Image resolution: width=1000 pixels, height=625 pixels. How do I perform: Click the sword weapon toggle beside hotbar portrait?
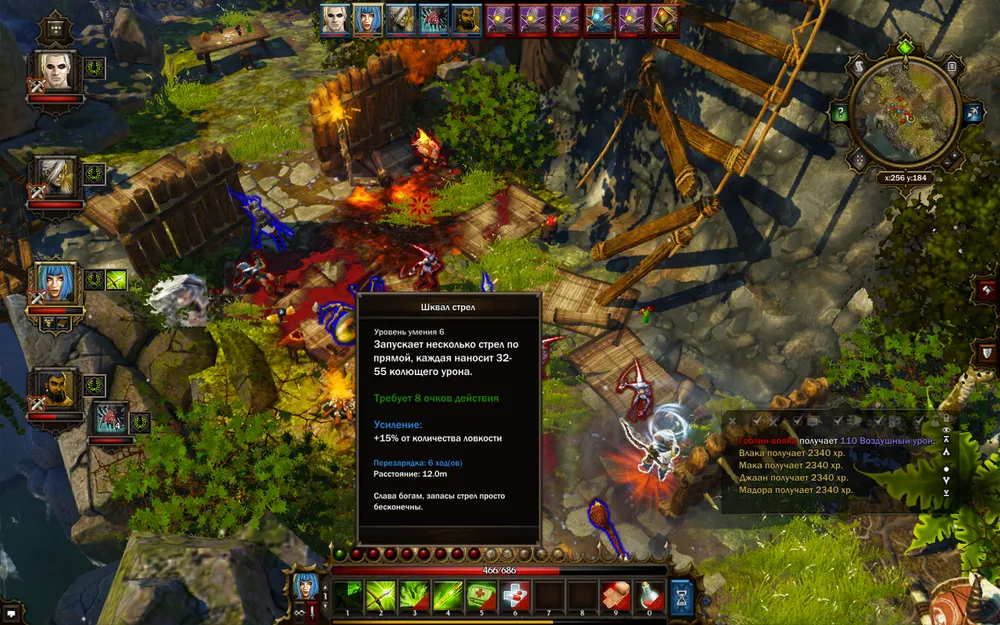click(312, 609)
